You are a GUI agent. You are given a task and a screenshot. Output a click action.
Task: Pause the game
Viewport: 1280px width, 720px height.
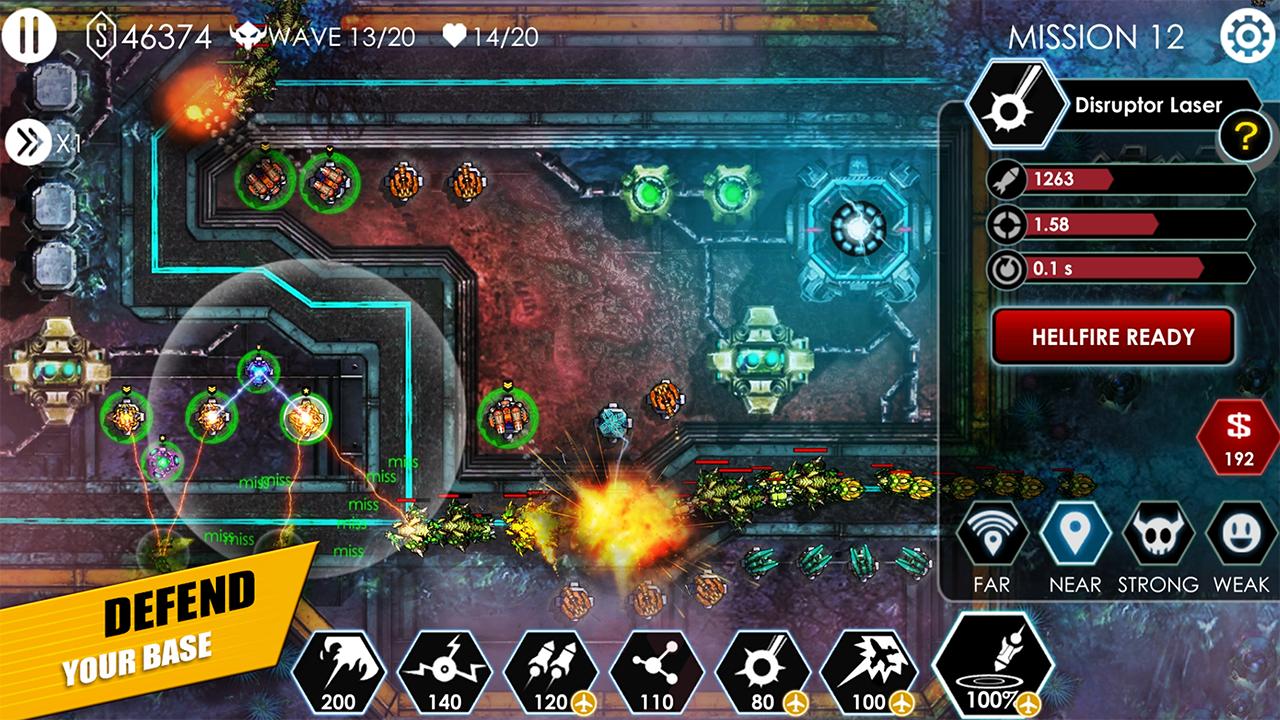pyautogui.click(x=30, y=35)
